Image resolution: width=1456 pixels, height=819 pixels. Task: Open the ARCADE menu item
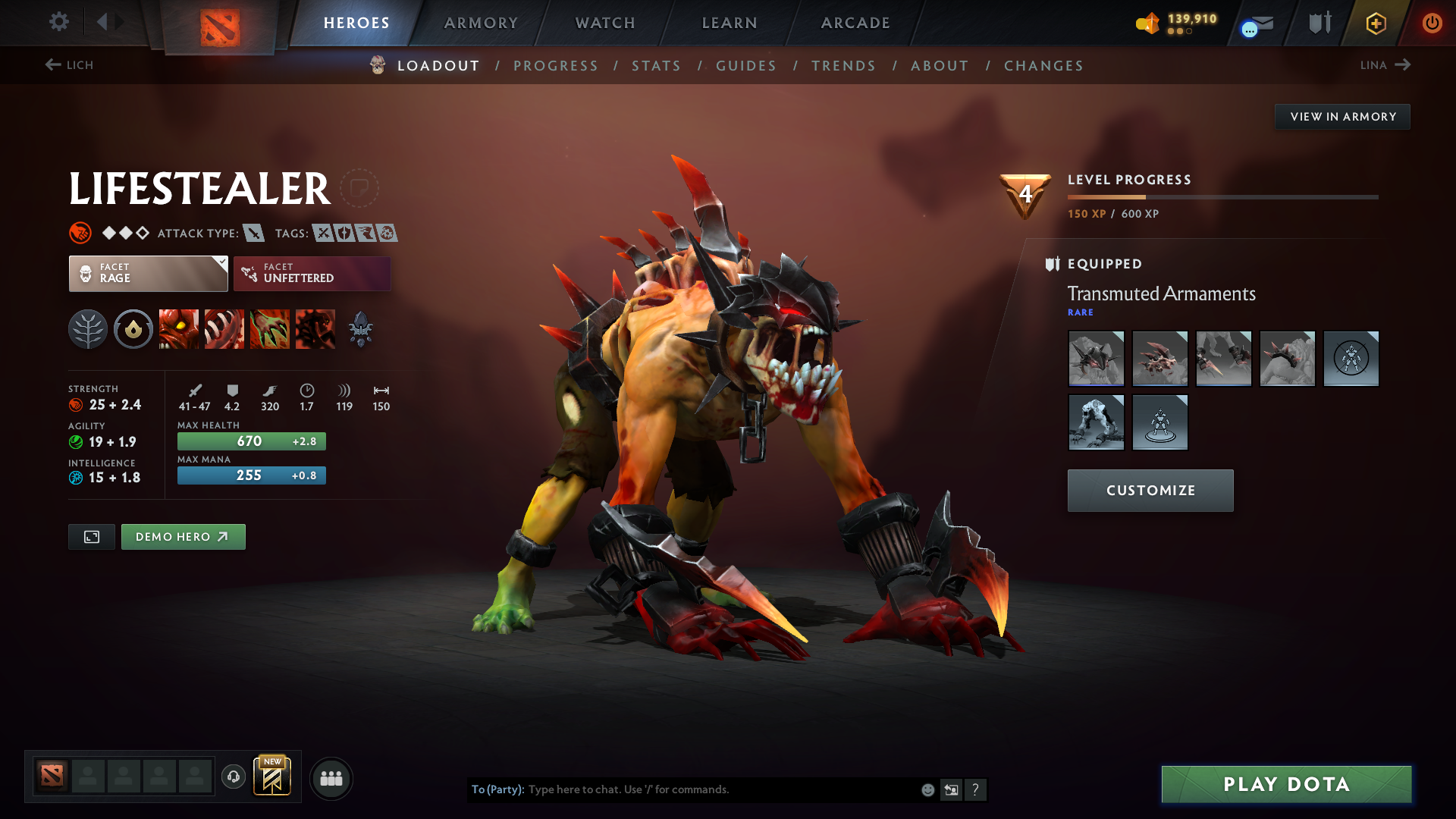(x=855, y=23)
